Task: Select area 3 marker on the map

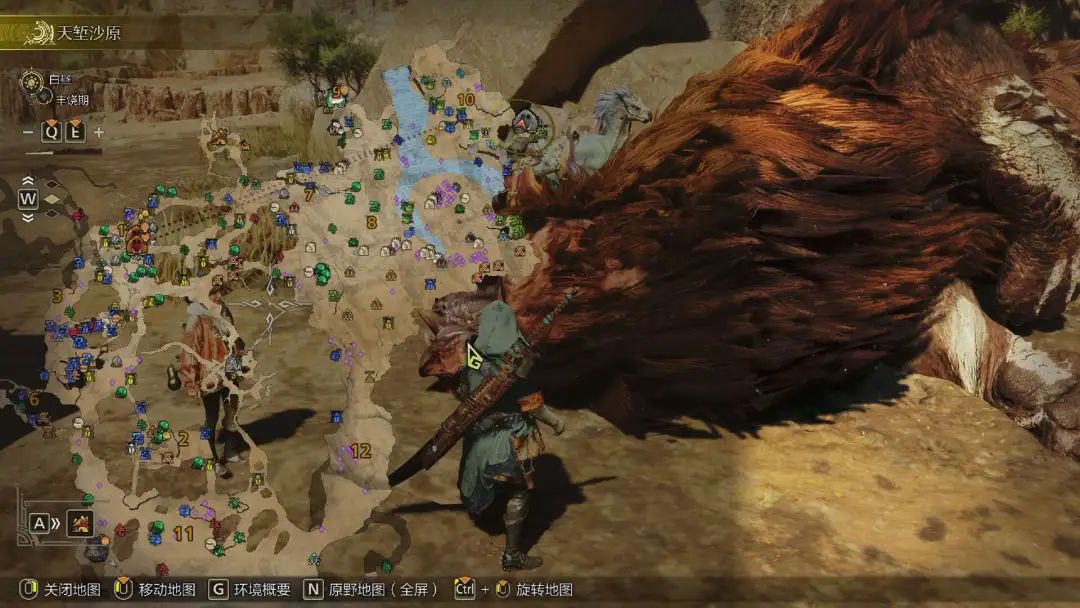Action: coord(57,296)
